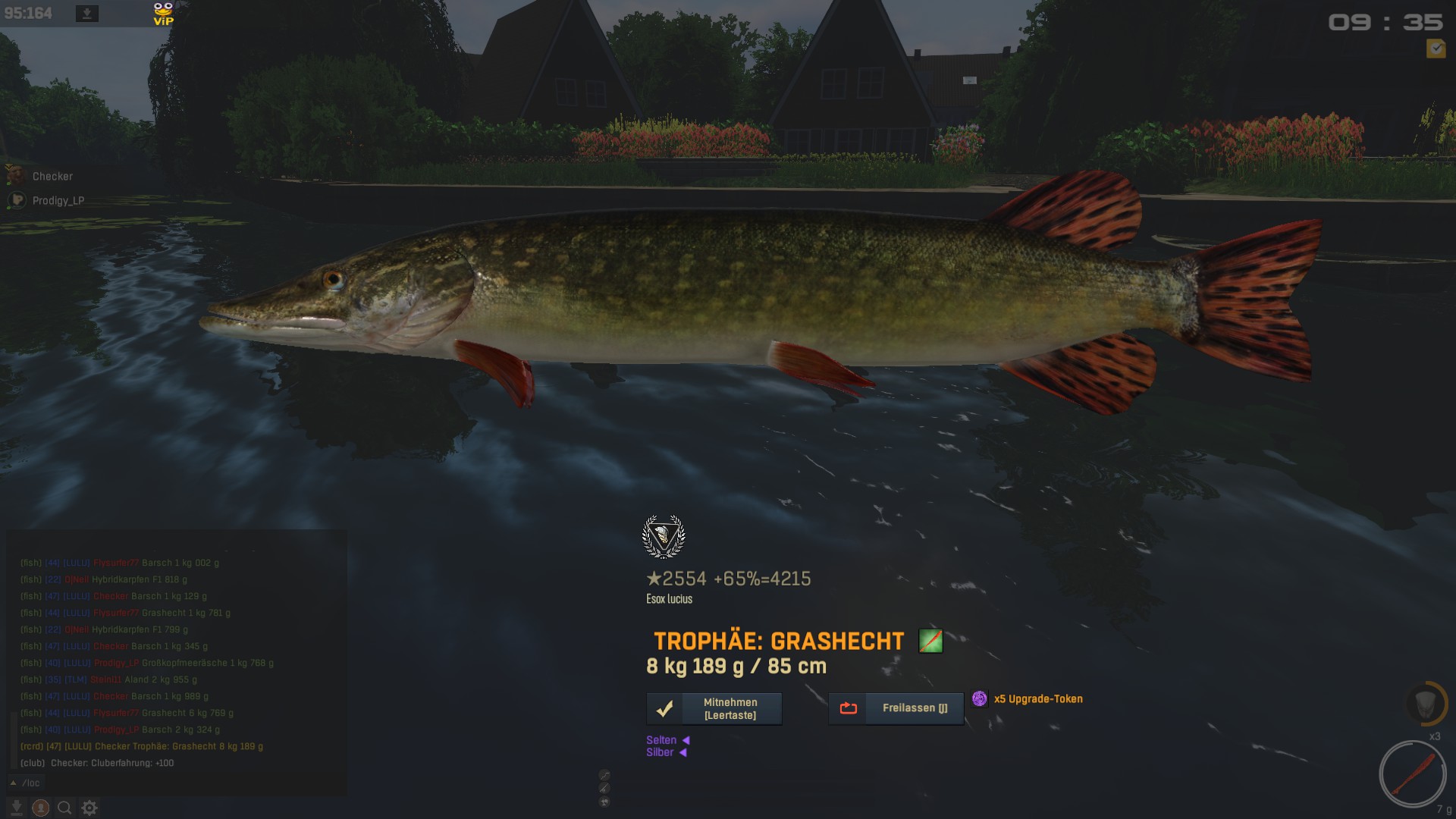The width and height of the screenshot is (1456, 819).
Task: Click the chat download arrow icon
Action: pos(17,808)
